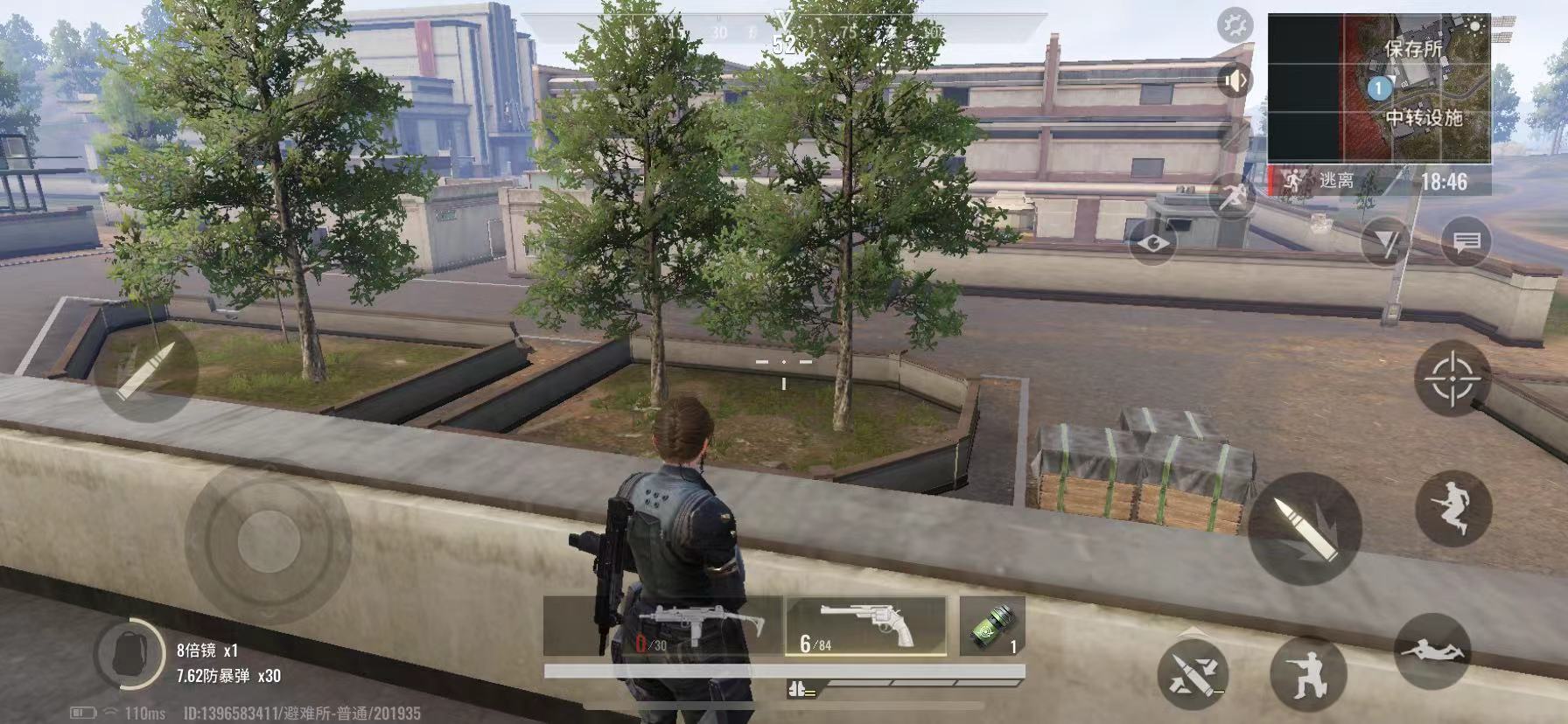Jump with the leaping soldier button
The width and height of the screenshot is (1568, 724).
1452,508
